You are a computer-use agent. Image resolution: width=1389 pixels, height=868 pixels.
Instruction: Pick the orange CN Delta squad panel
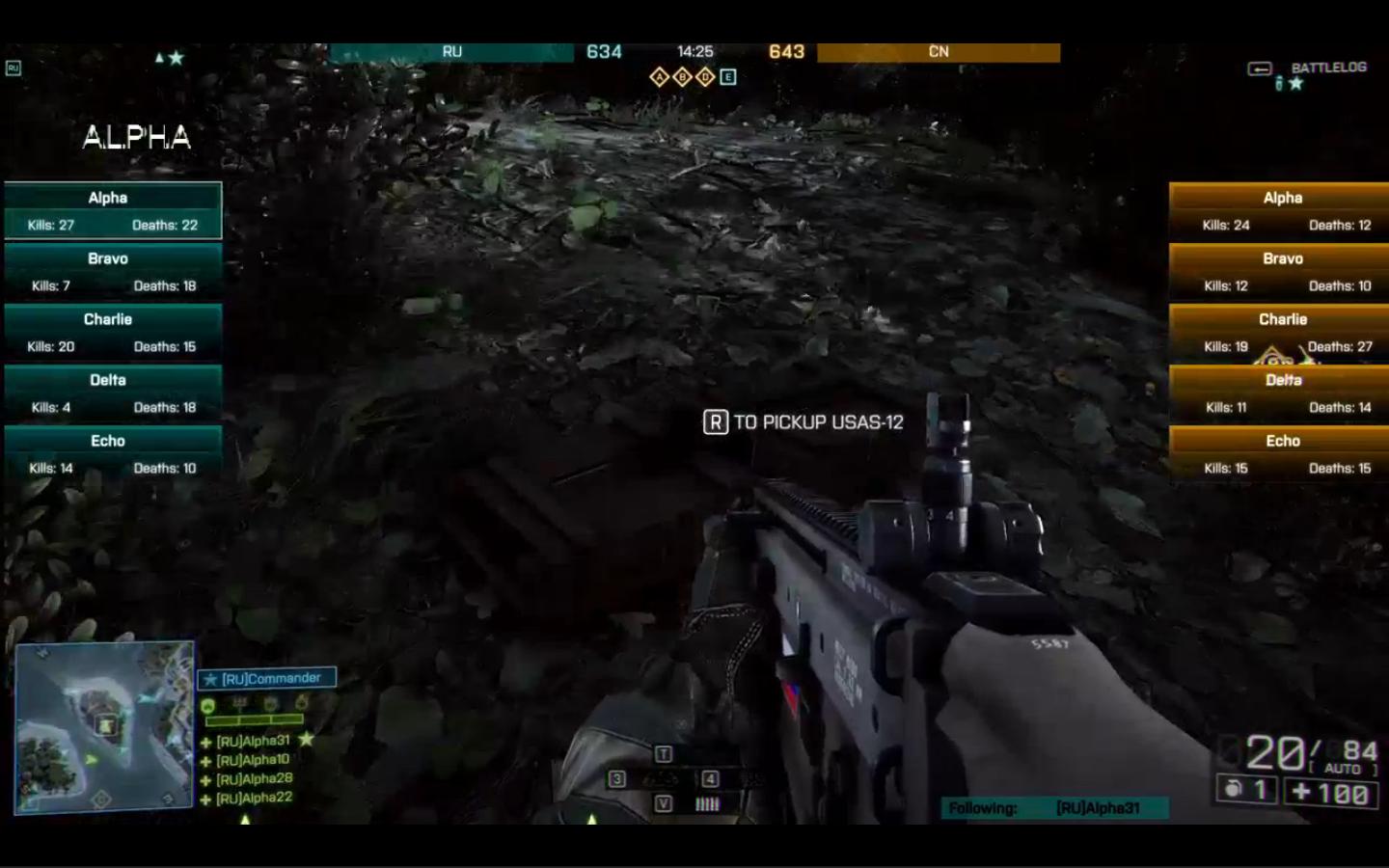(x=1279, y=393)
